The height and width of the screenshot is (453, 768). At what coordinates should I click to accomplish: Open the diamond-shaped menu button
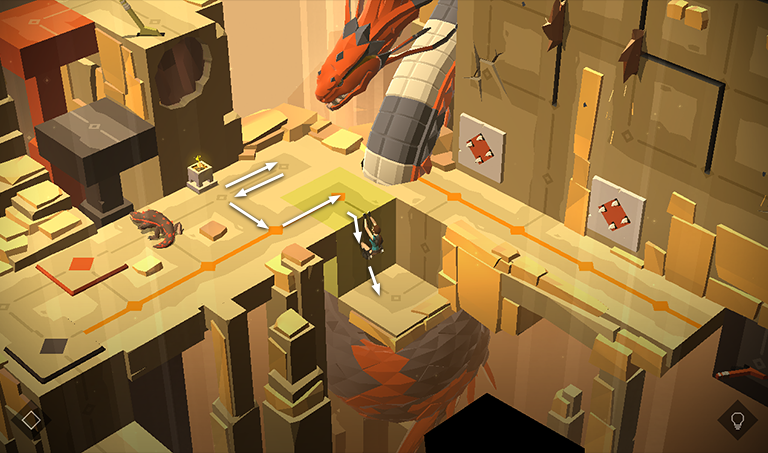31,419
